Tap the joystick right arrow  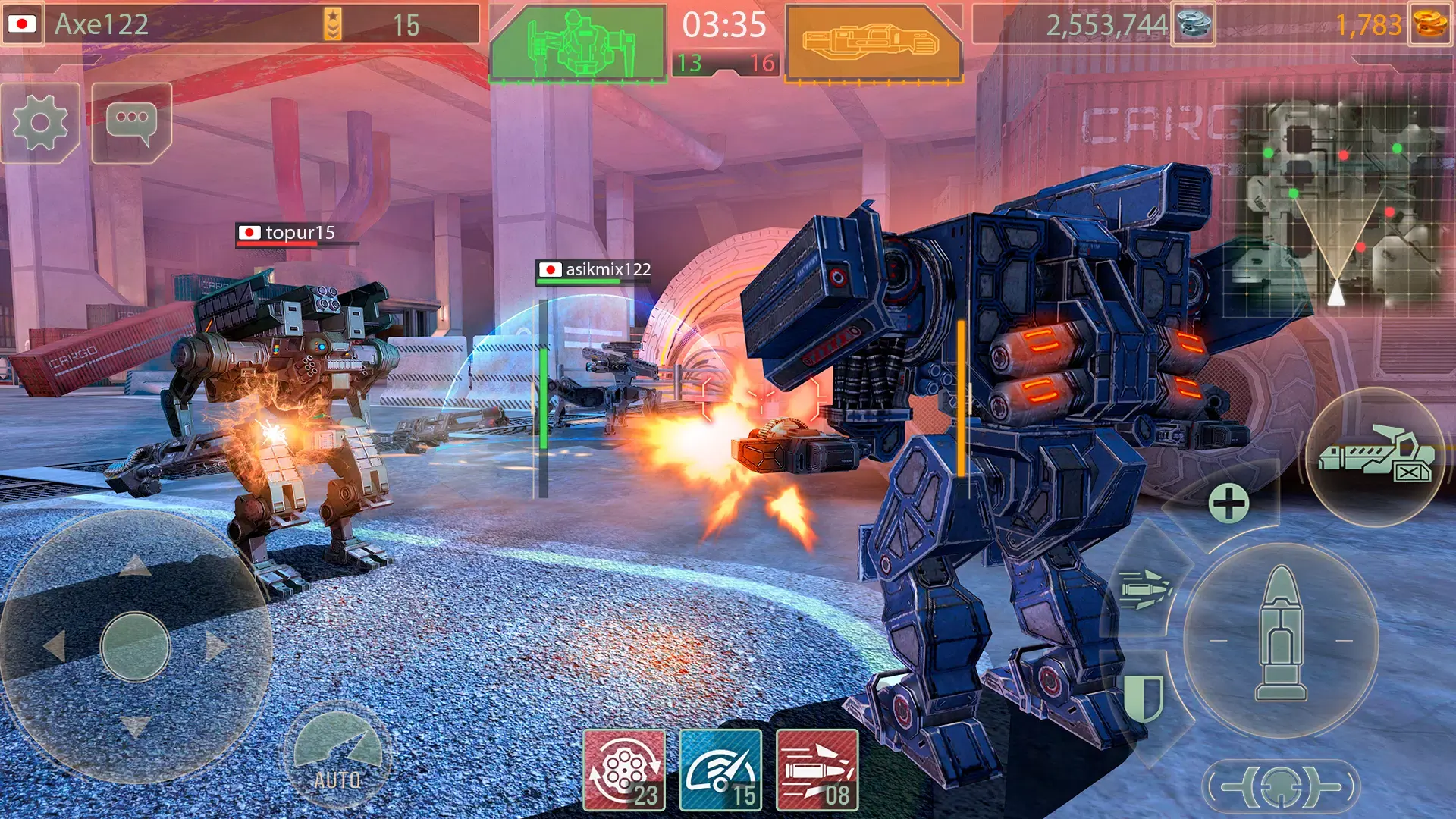216,647
